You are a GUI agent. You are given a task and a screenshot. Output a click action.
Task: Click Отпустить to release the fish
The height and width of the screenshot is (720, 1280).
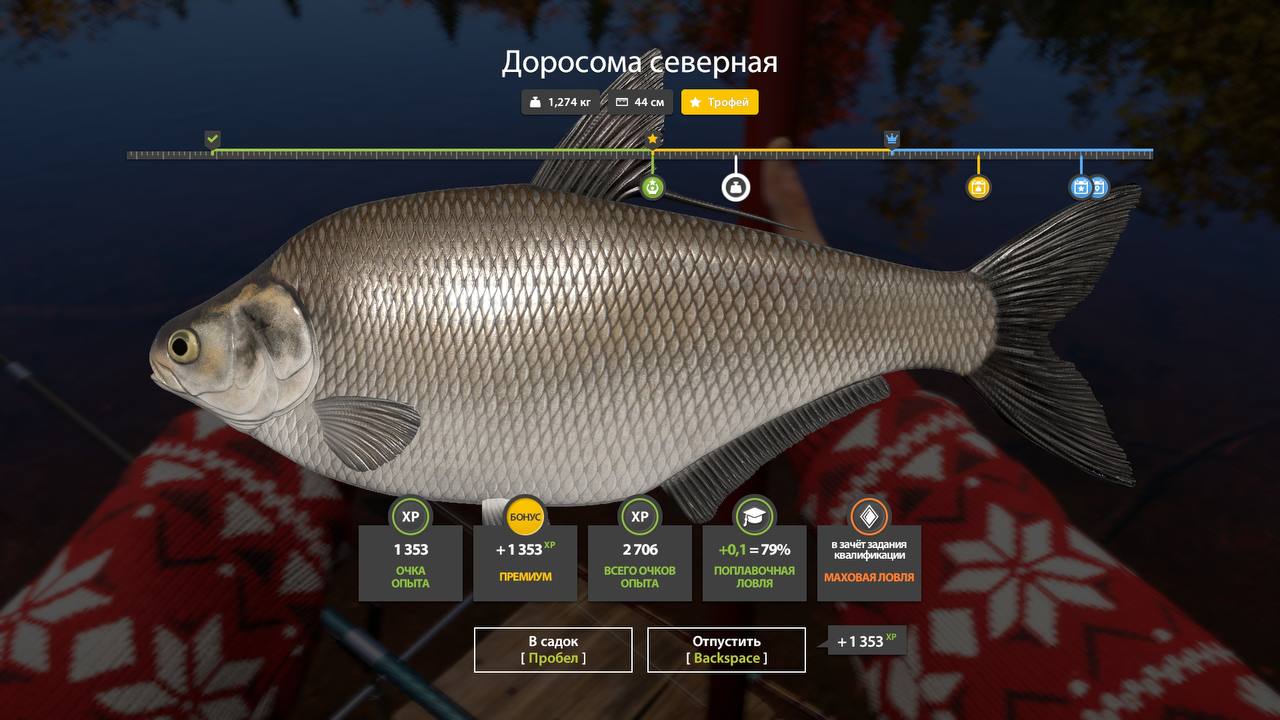click(727, 649)
